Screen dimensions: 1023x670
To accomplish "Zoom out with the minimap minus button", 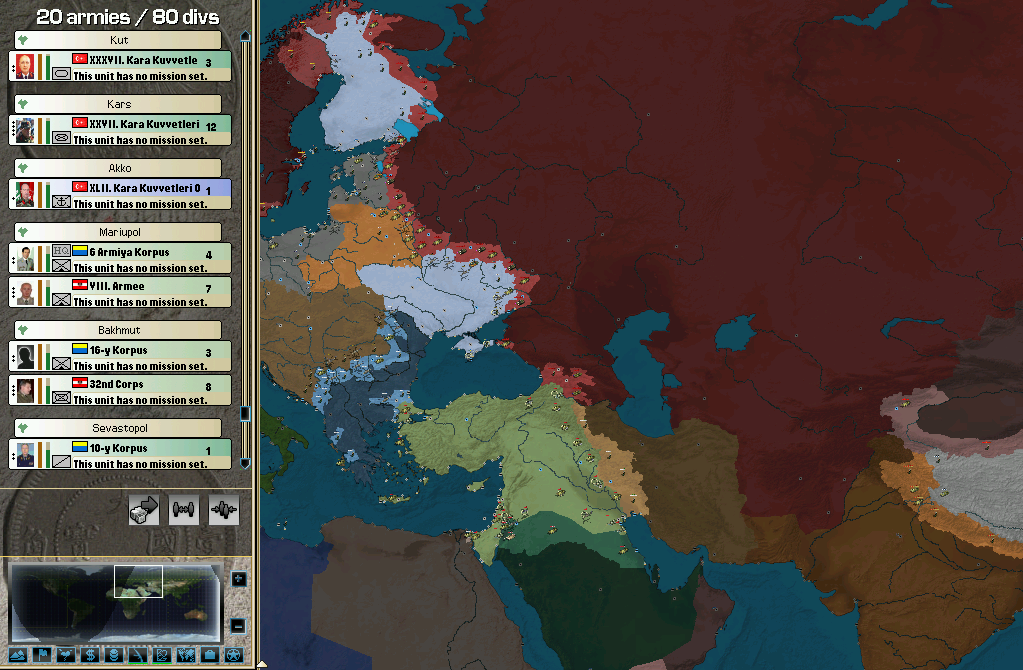I will click(x=238, y=626).
